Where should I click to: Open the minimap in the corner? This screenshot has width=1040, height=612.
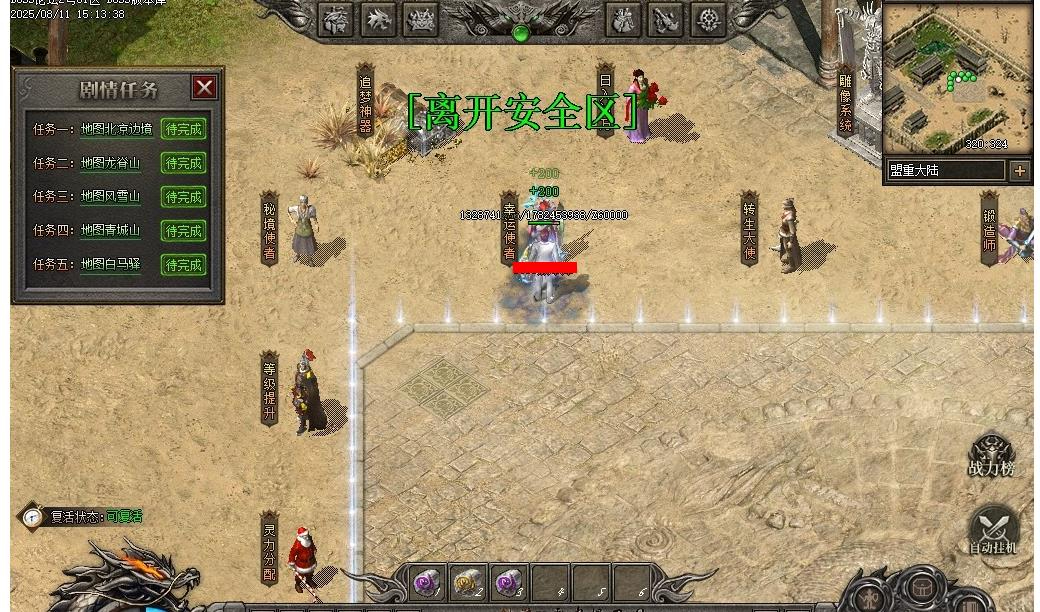pos(957,78)
